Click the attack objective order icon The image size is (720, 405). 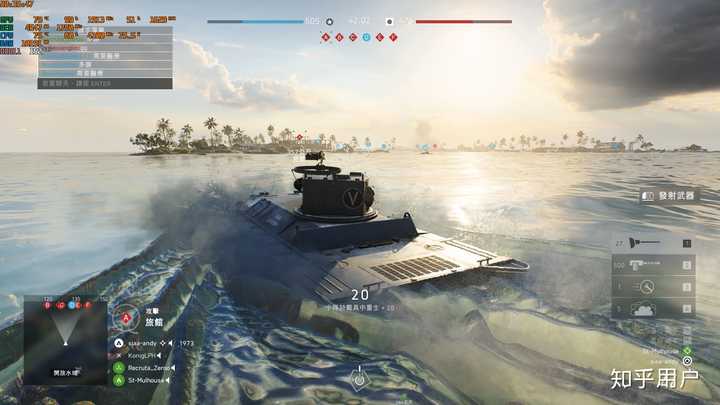128,317
